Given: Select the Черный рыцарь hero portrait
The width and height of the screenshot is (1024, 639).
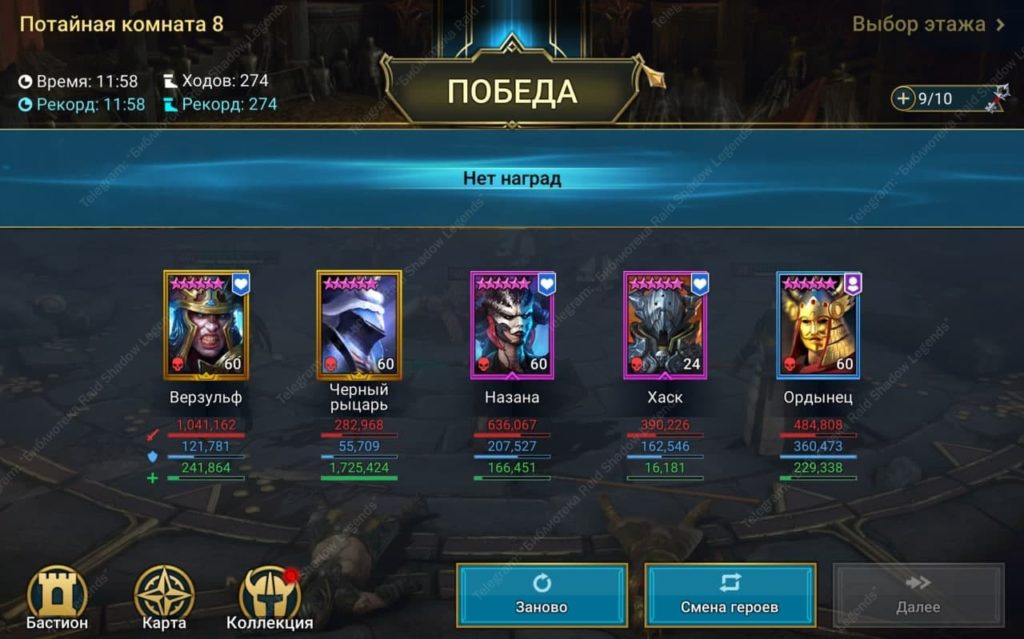Looking at the screenshot, I should pyautogui.click(x=359, y=325).
